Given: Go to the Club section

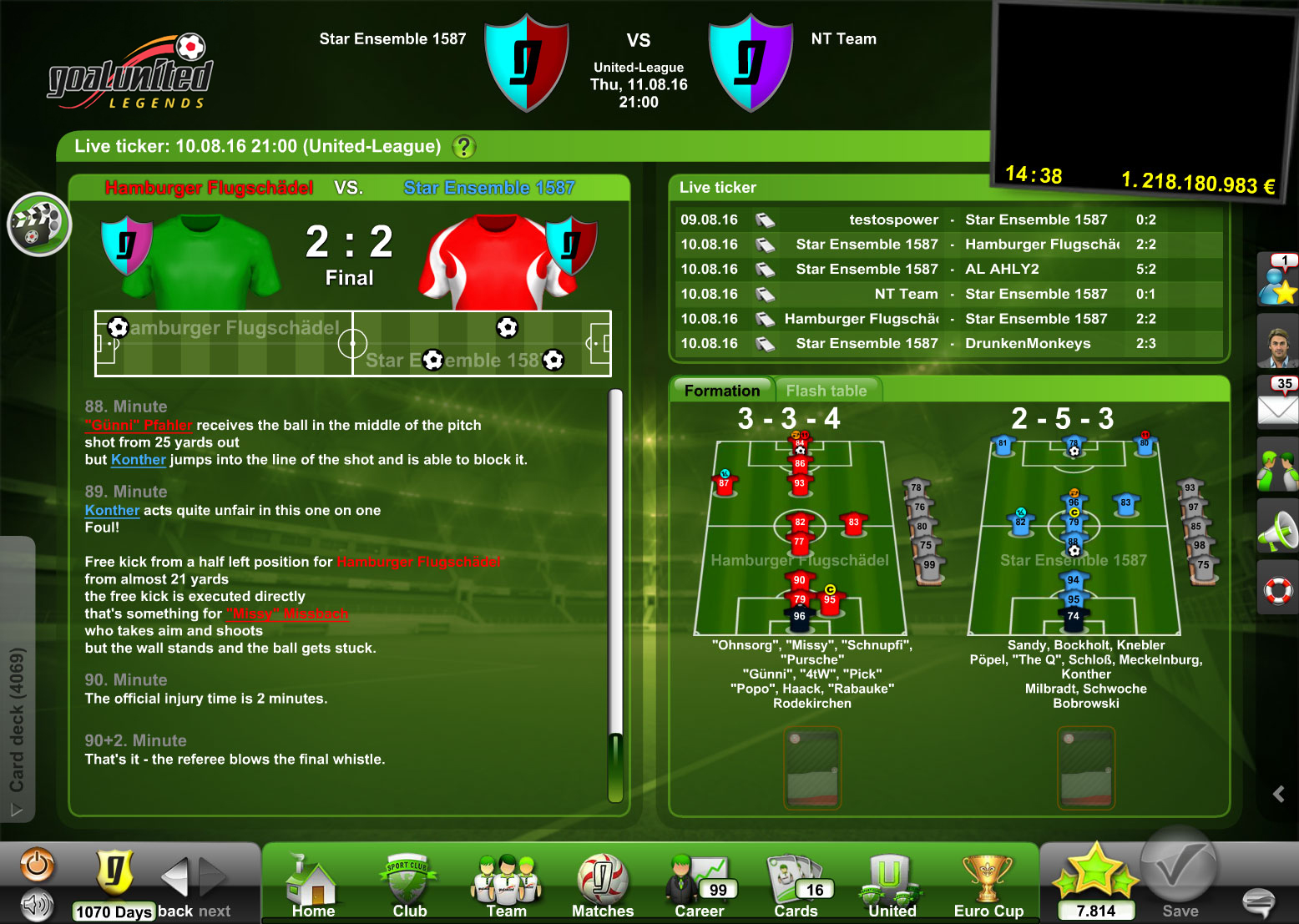Looking at the screenshot, I should tap(409, 886).
